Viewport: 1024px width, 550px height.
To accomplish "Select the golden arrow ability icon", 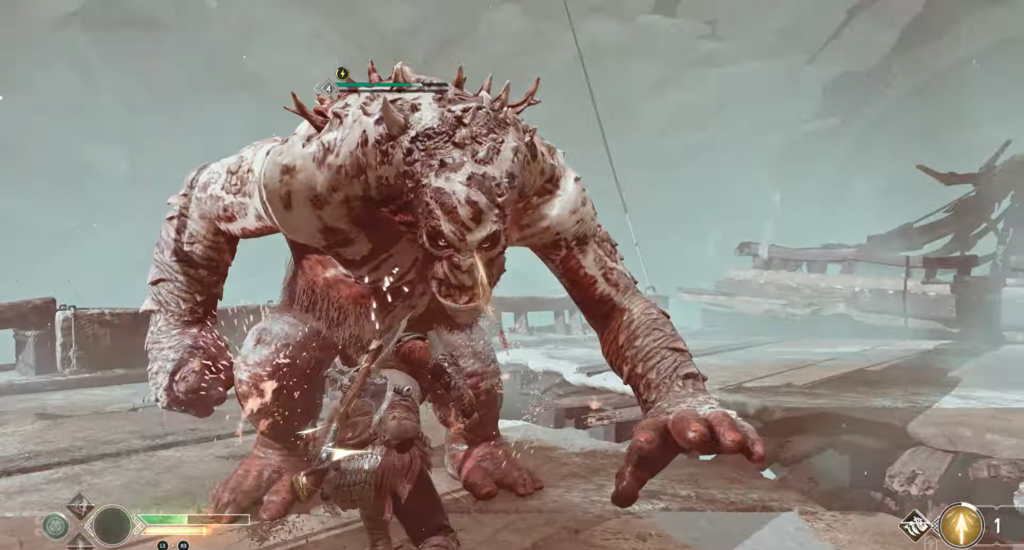I will click(x=961, y=525).
